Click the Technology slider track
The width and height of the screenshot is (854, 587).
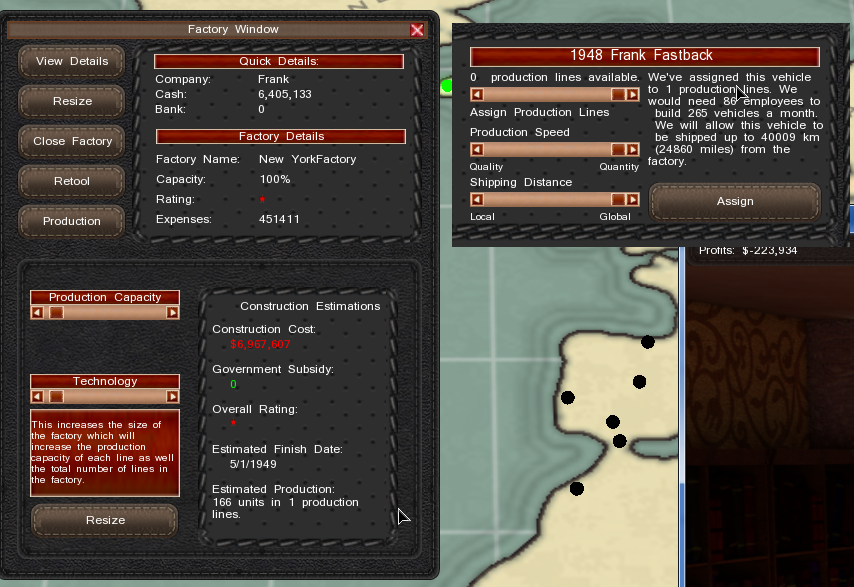(105, 396)
